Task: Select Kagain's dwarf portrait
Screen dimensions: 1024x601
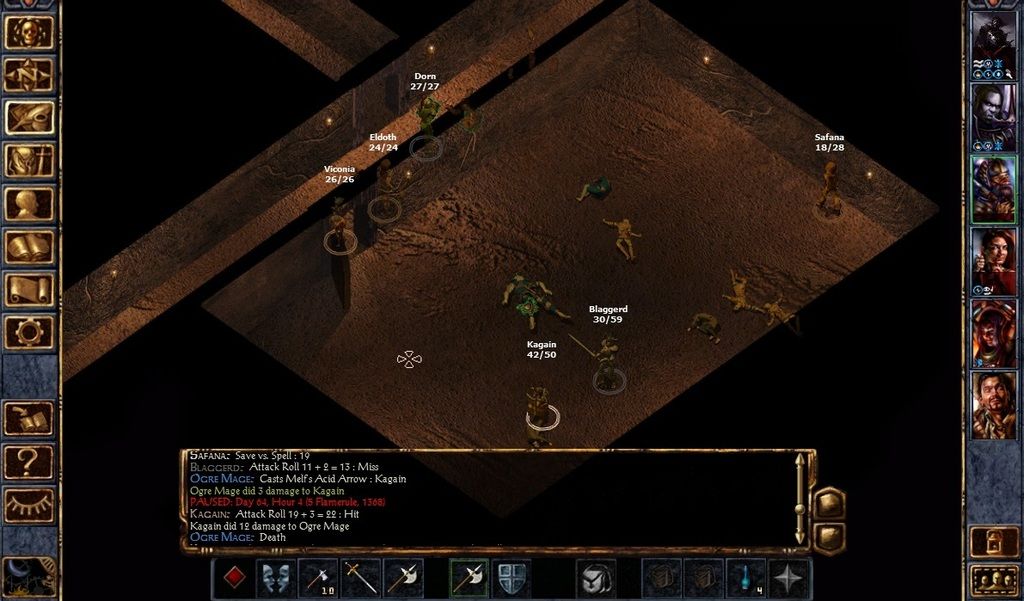Action: coord(994,190)
